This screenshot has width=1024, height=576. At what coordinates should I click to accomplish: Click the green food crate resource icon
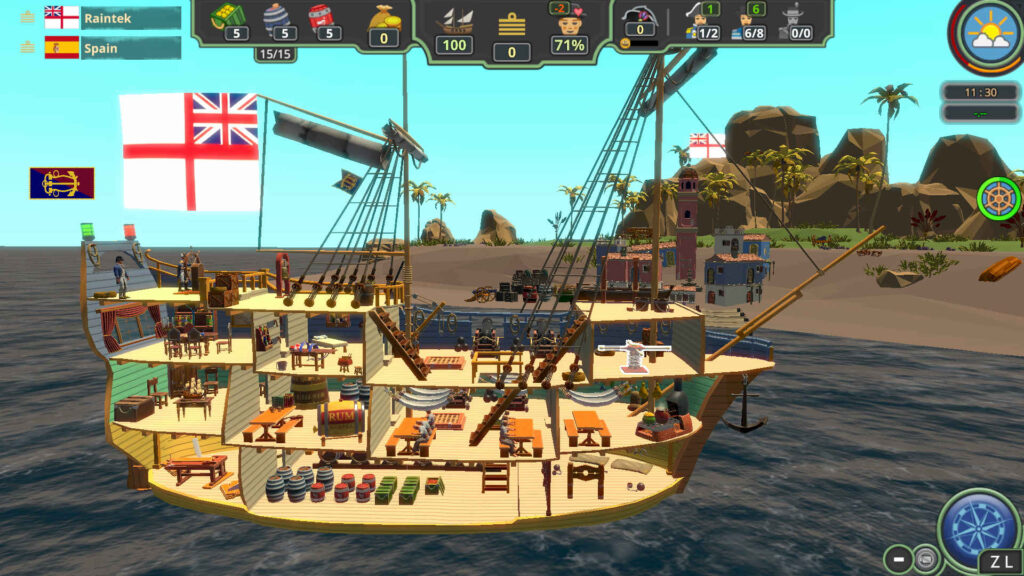click(228, 15)
